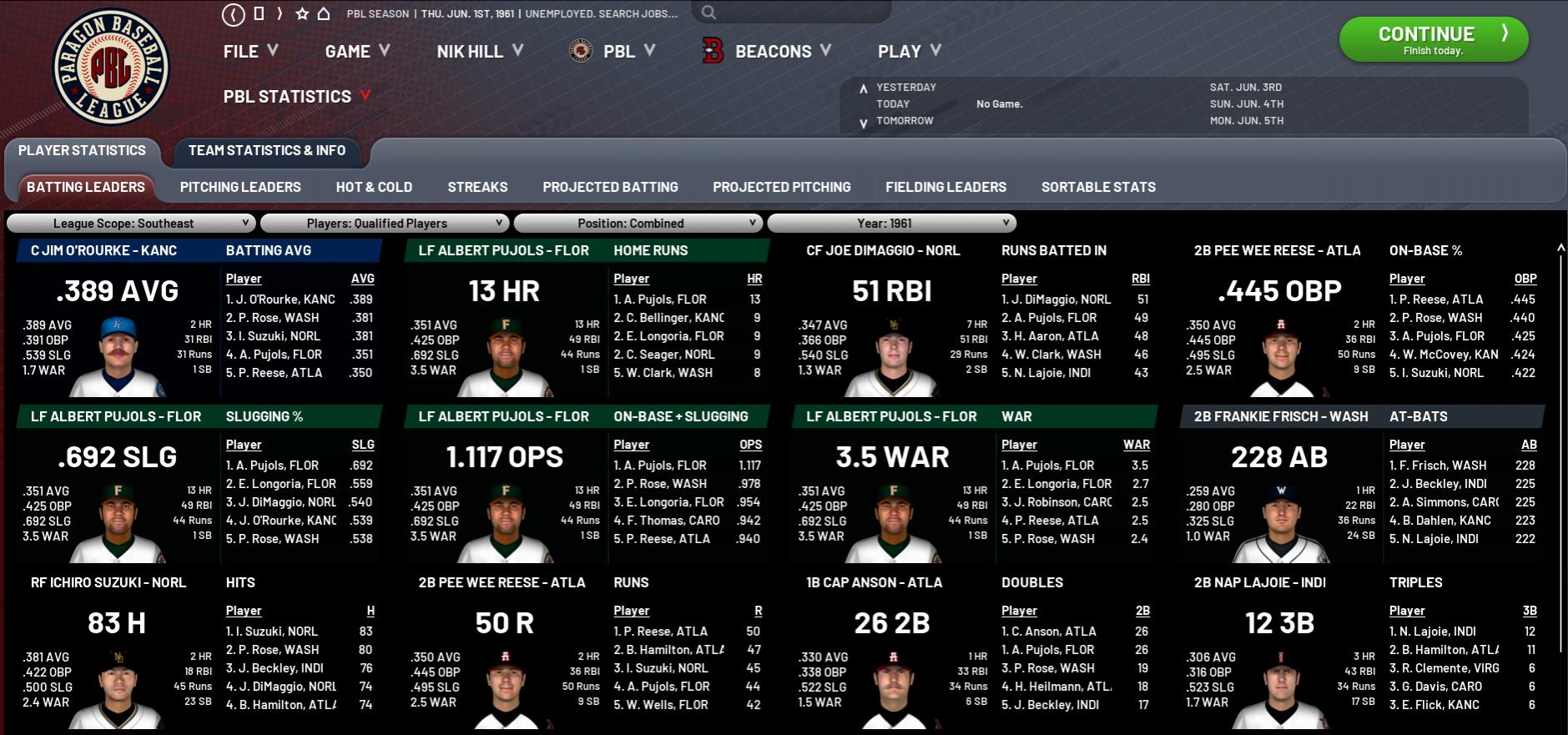
Task: Open the Play menu
Action: point(909,52)
